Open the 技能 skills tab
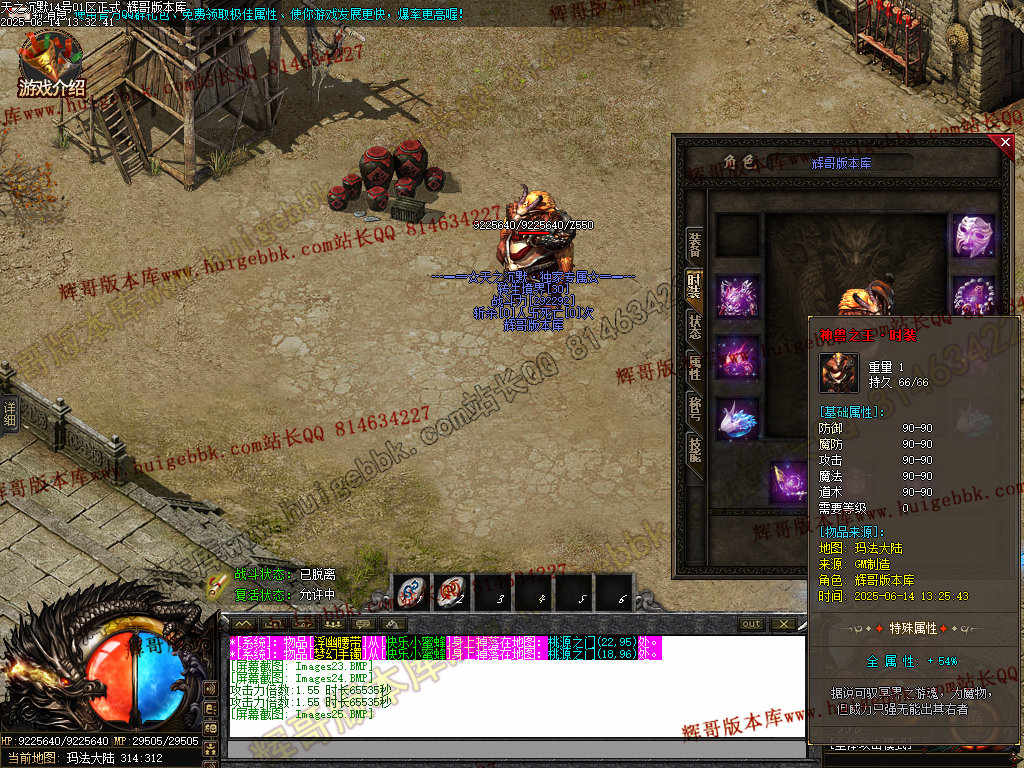 [x=694, y=449]
